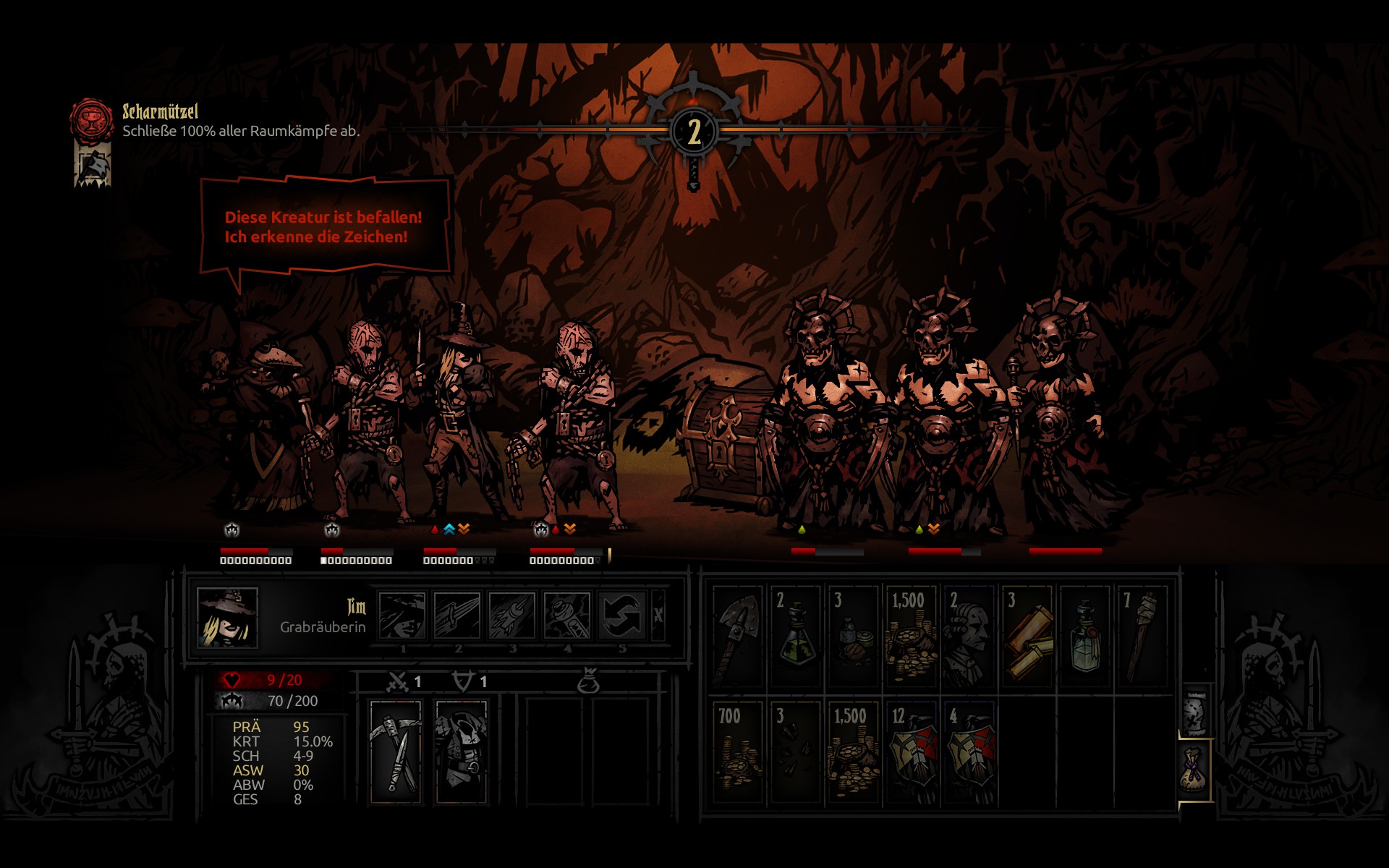1389x868 pixels.
Task: Open the Scharmützel quest seal icon
Action: click(92, 119)
